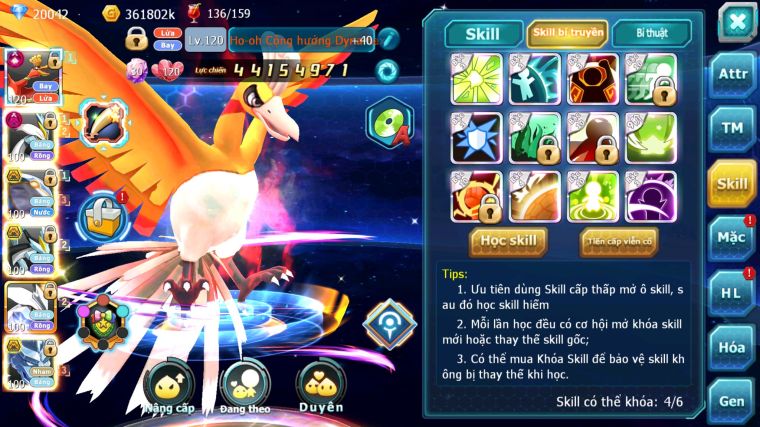
Task: Switch to the TM side tab
Action: [x=732, y=128]
